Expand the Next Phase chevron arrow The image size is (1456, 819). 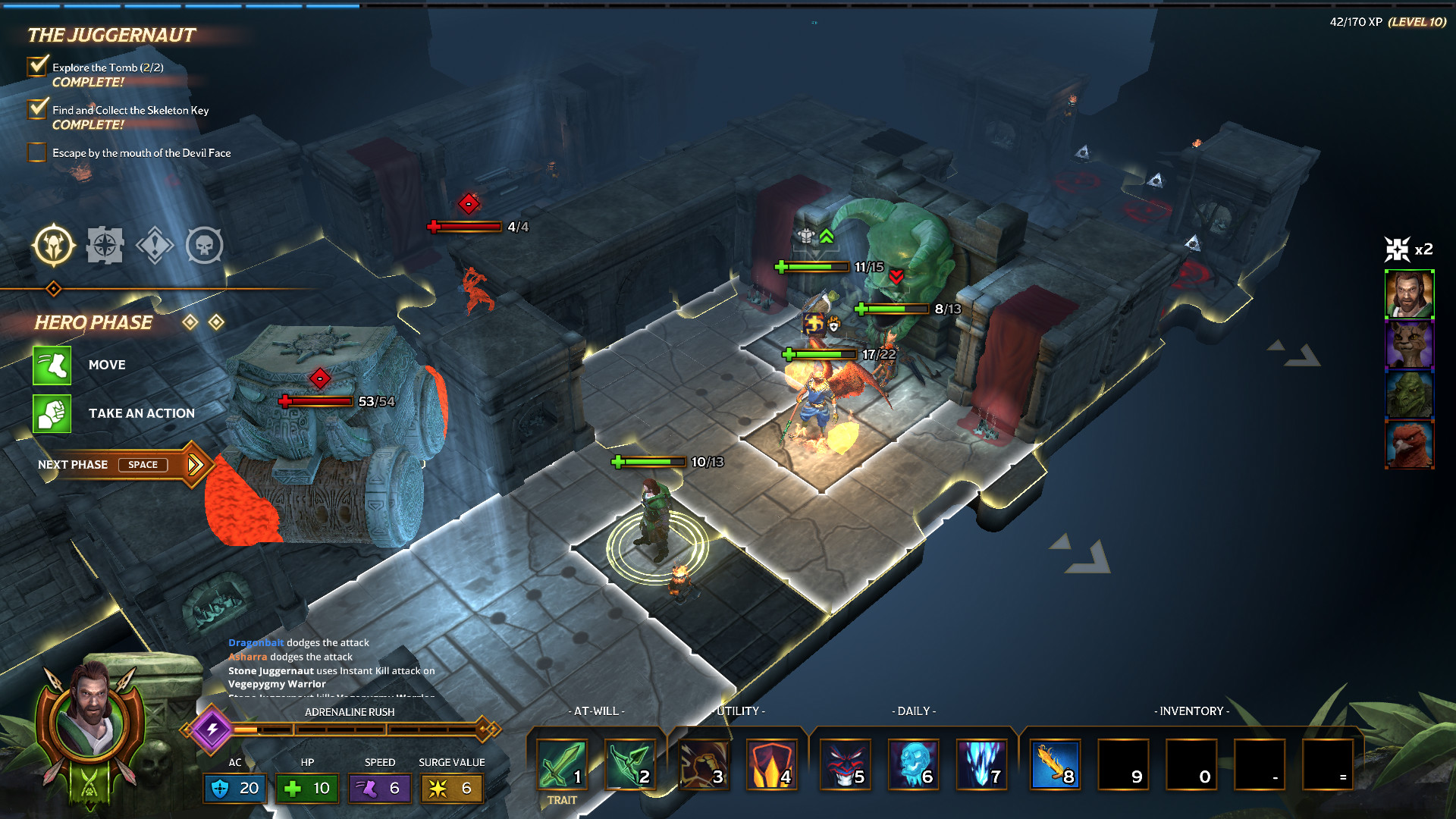pyautogui.click(x=196, y=463)
